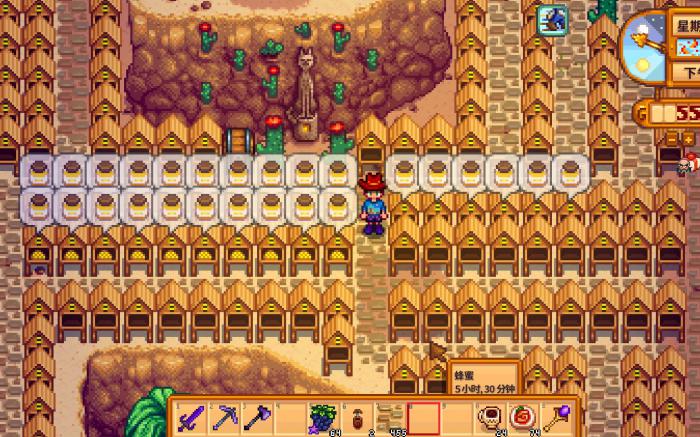The height and width of the screenshot is (437, 700).
Task: Open the speed buff status icon
Action: 552,19
